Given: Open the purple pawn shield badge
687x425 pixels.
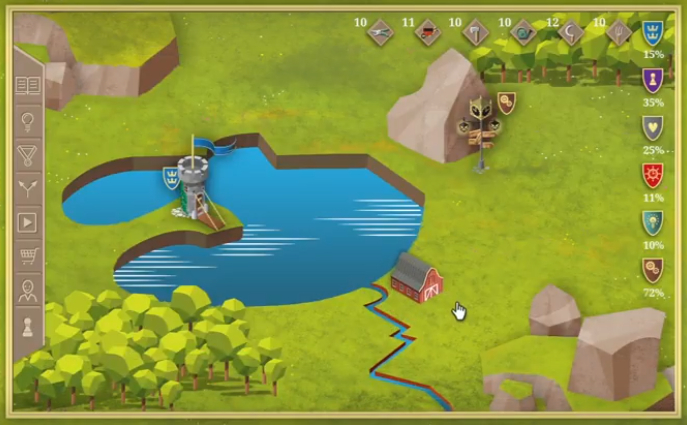Looking at the screenshot, I should (x=653, y=80).
